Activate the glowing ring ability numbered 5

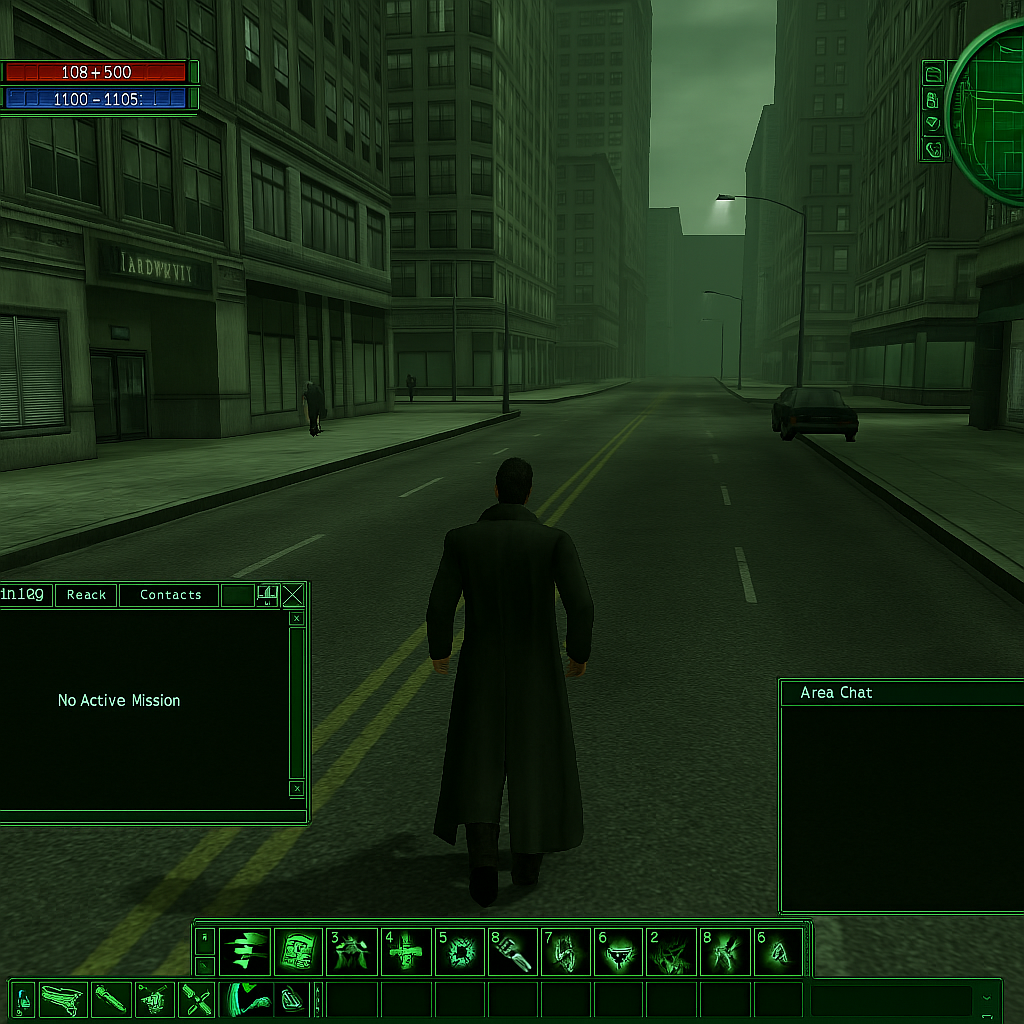click(x=461, y=952)
